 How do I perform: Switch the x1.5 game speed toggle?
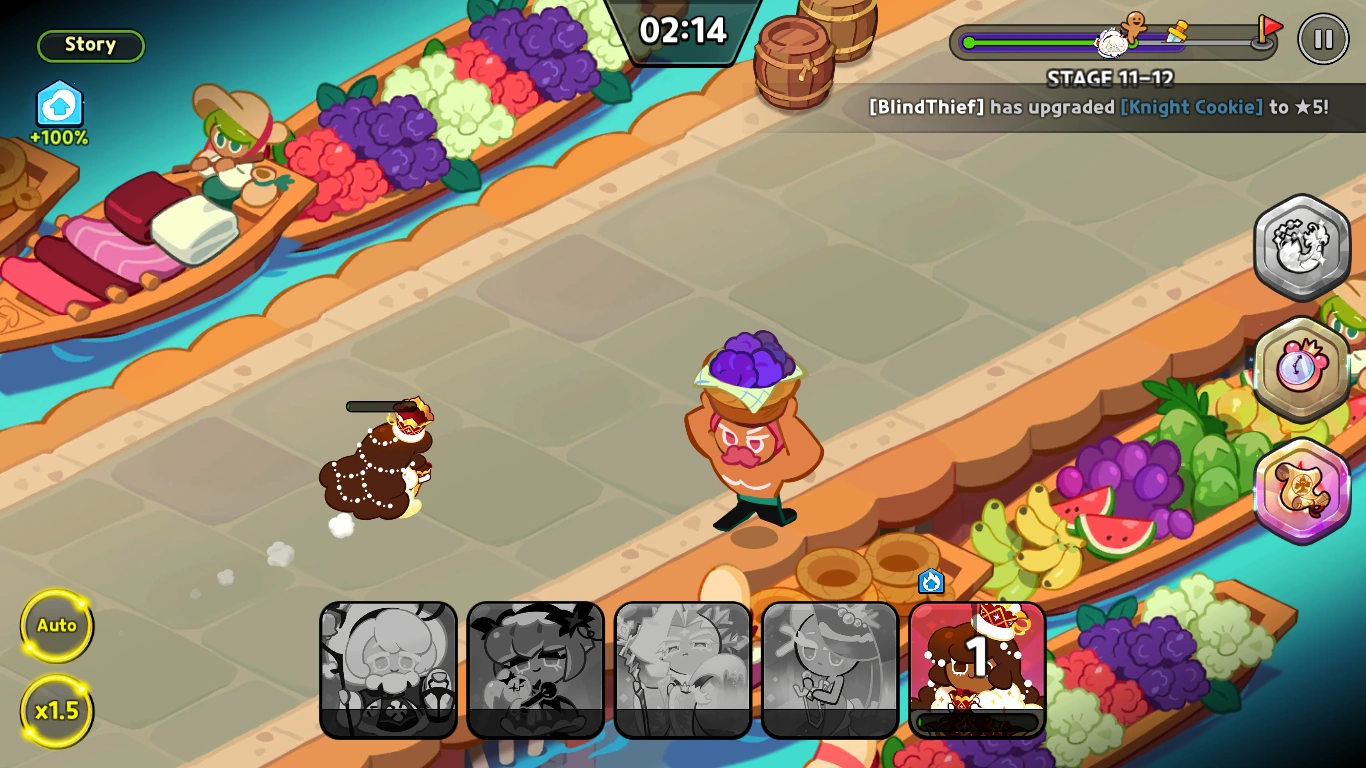point(57,710)
